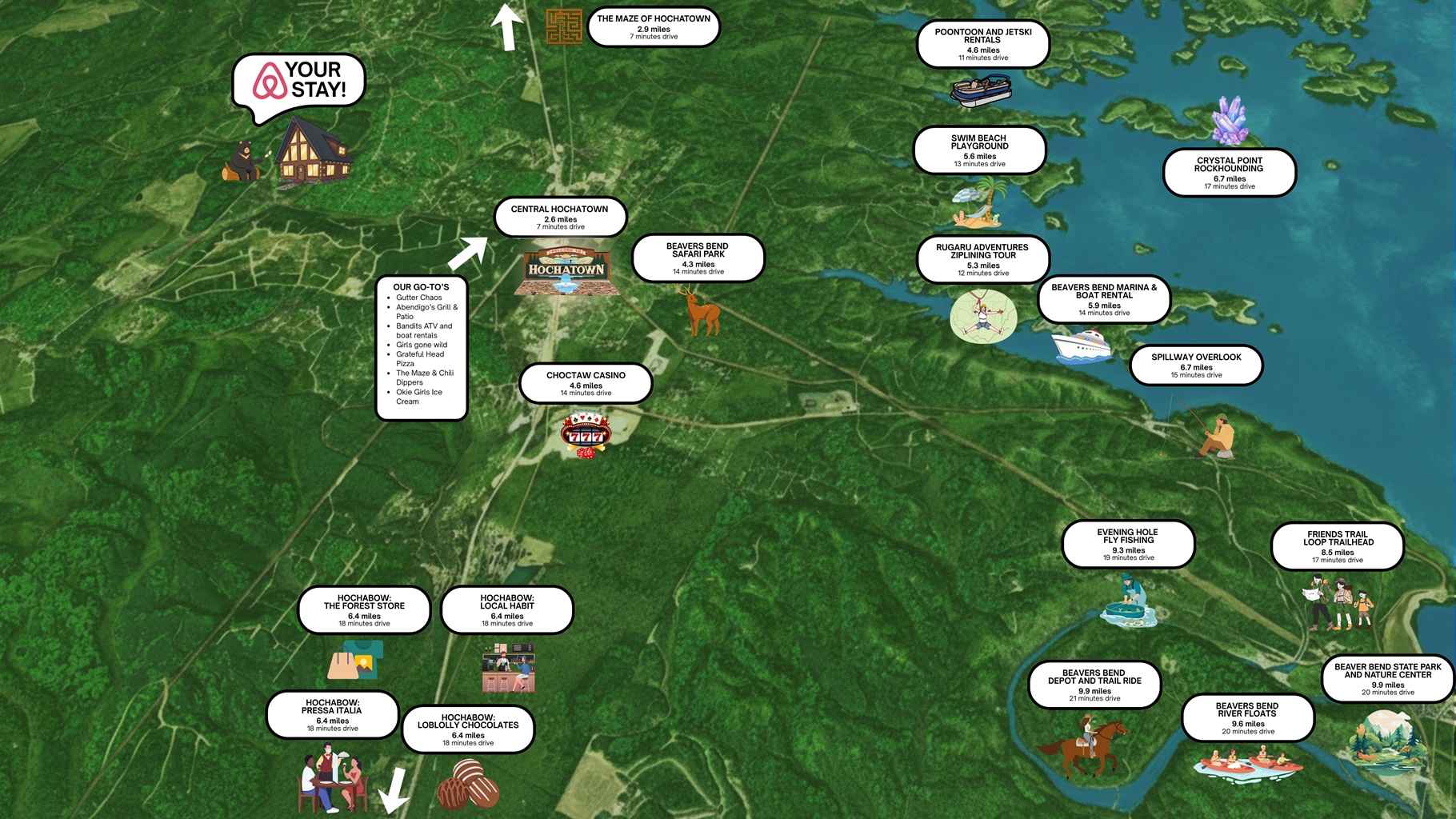Click the Beavers Bend River Floats label
This screenshot has width=1456, height=819.
pos(1247,717)
